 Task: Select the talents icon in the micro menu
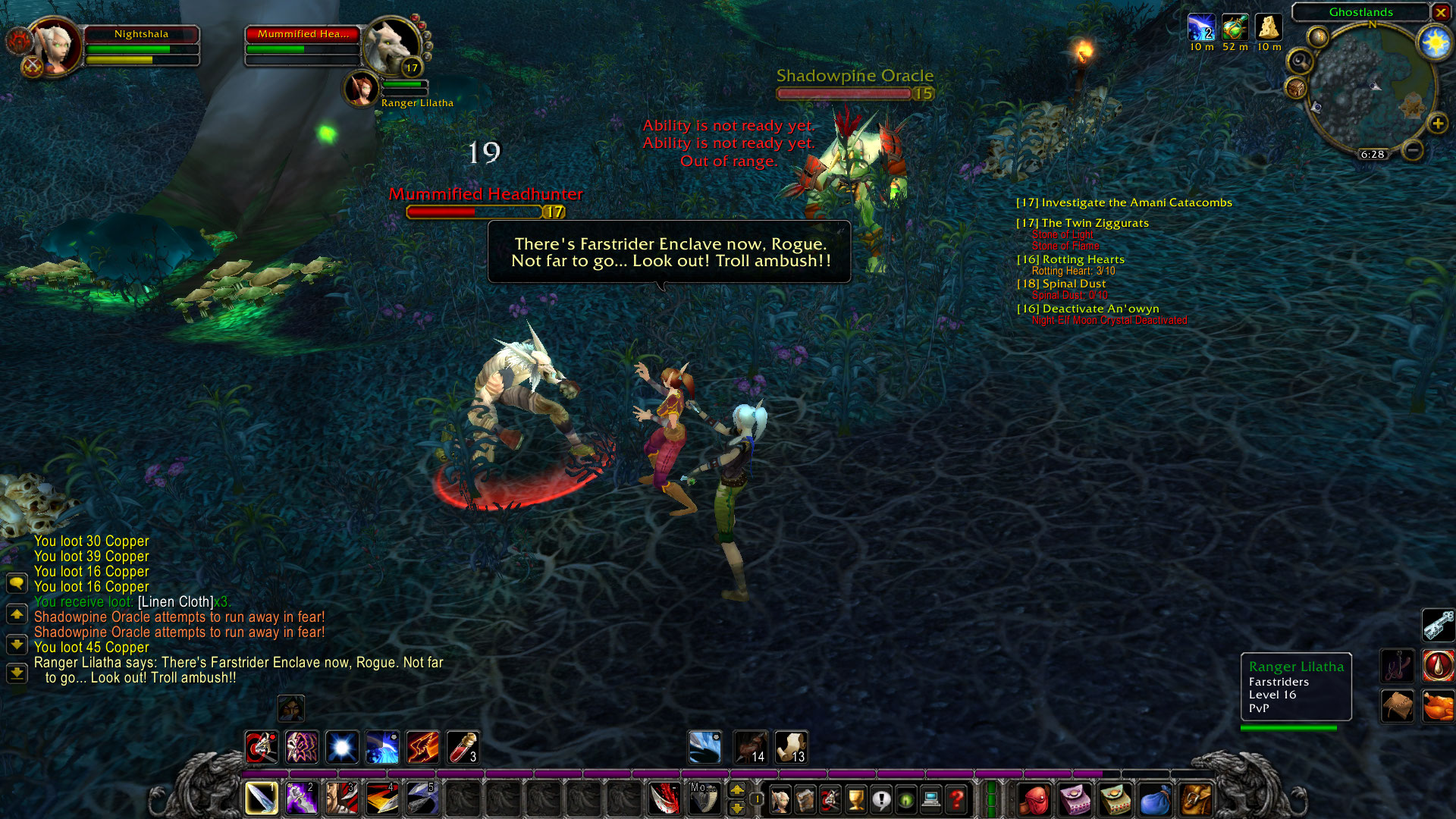click(x=830, y=800)
